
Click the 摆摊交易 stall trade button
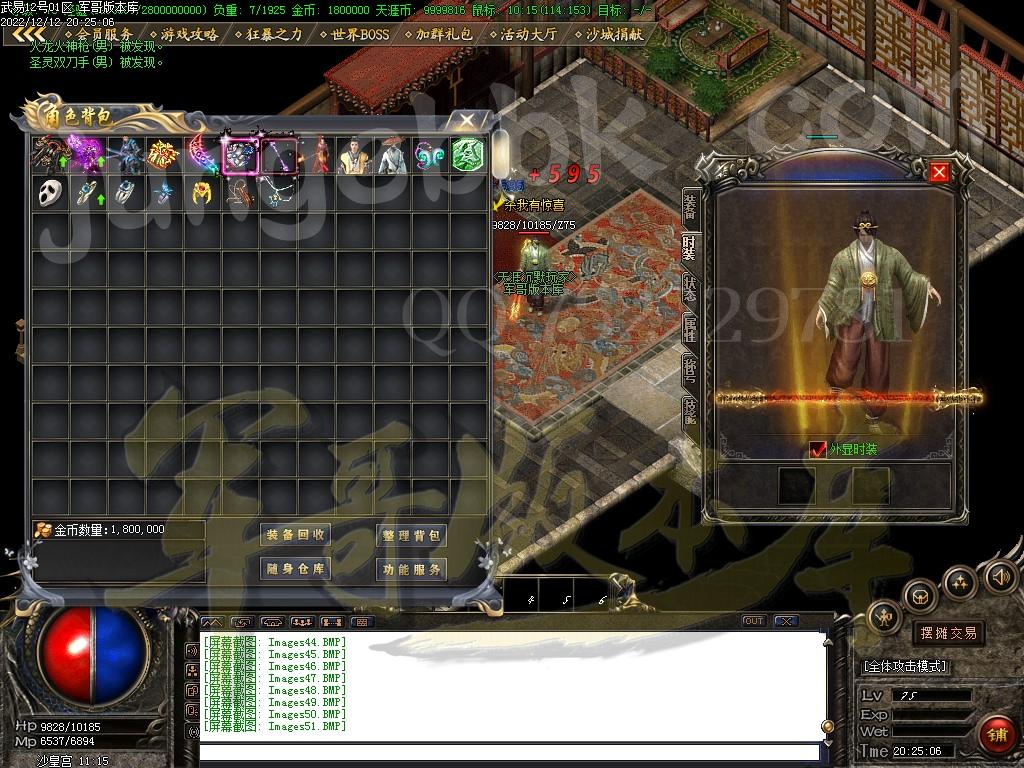tap(947, 633)
